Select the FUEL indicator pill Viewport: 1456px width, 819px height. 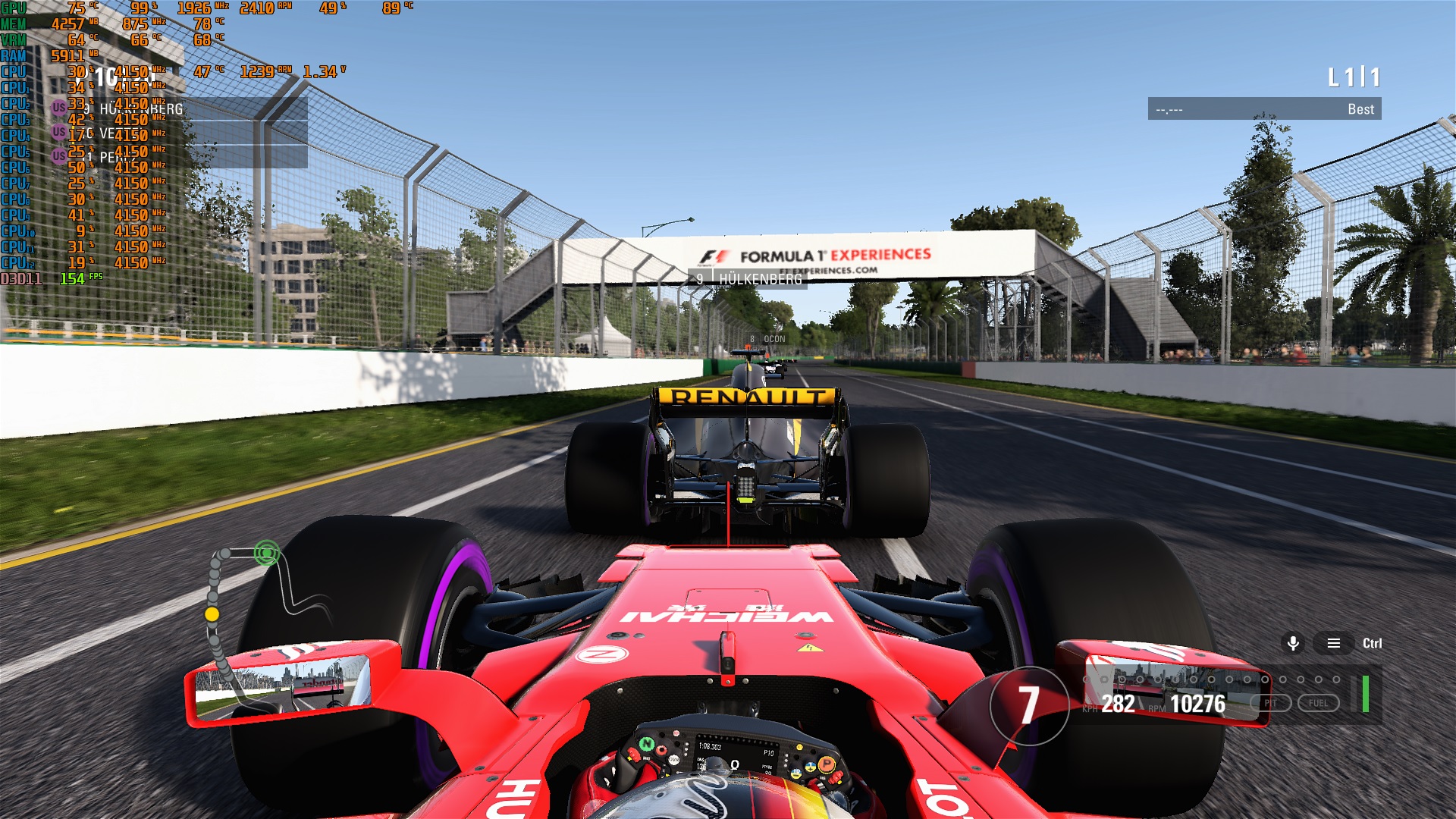[1318, 703]
